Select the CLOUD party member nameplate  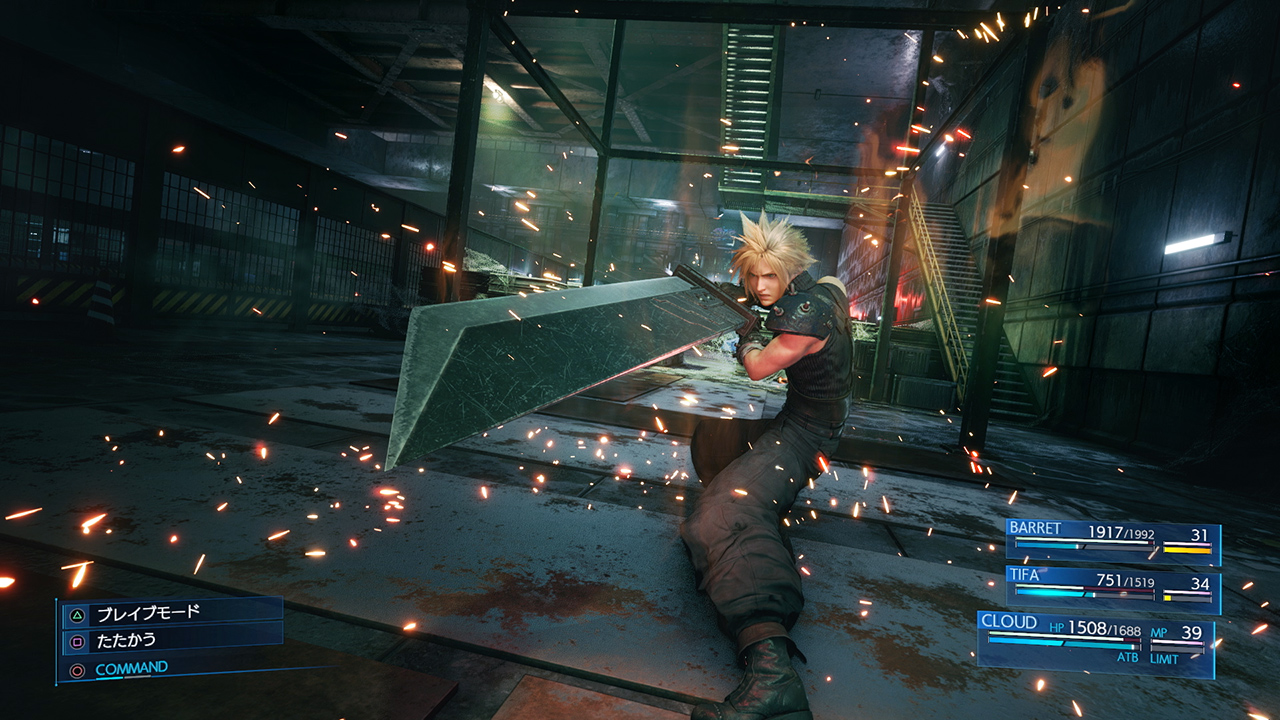pyautogui.click(x=1009, y=621)
